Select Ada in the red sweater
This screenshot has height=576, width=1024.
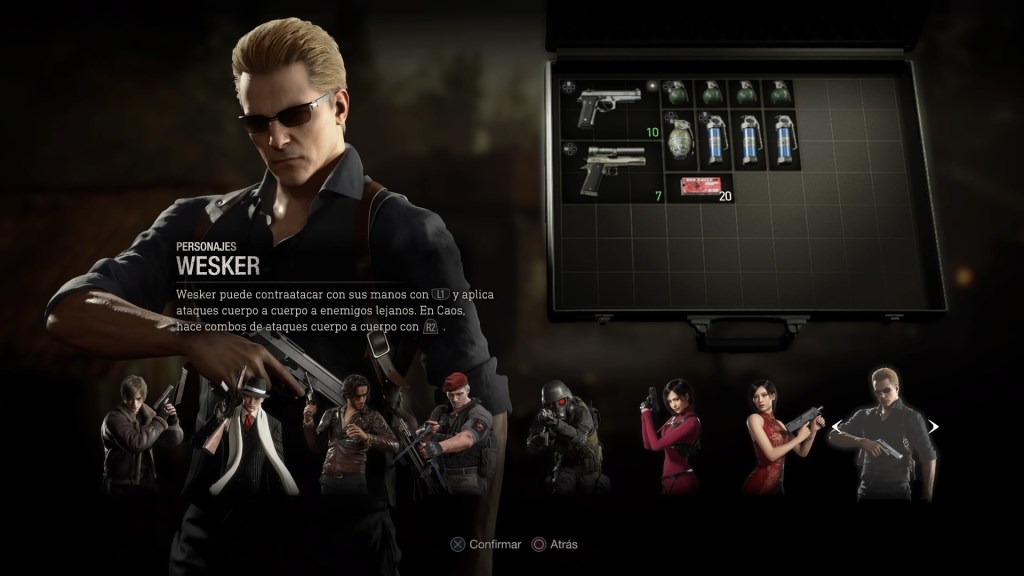point(672,435)
